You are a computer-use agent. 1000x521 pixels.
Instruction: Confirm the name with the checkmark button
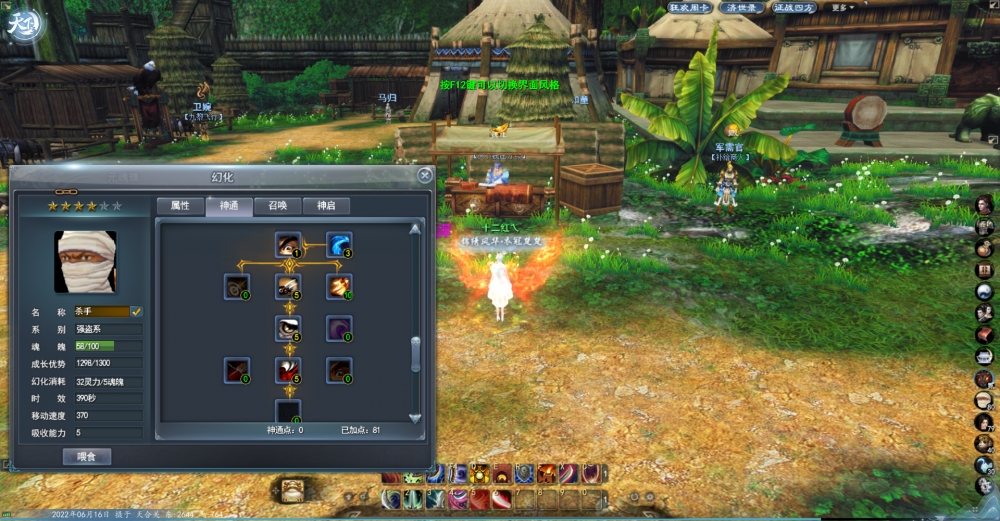pos(137,312)
